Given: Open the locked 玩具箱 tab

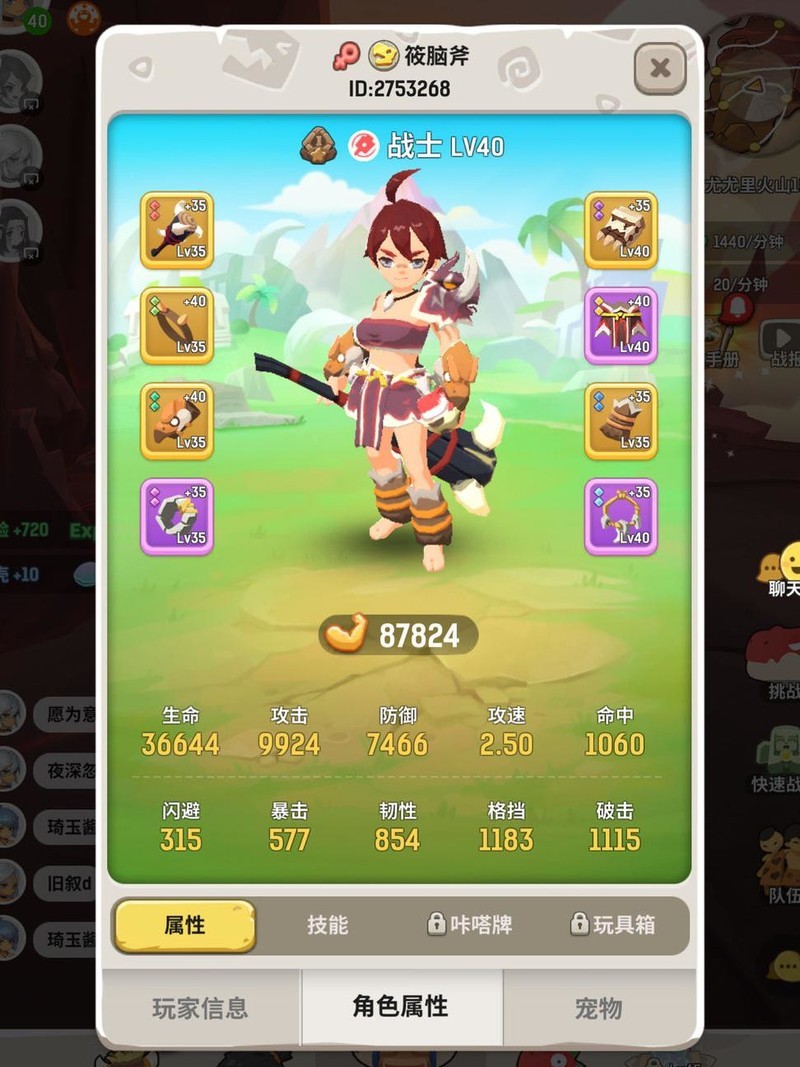Looking at the screenshot, I should coord(612,925).
